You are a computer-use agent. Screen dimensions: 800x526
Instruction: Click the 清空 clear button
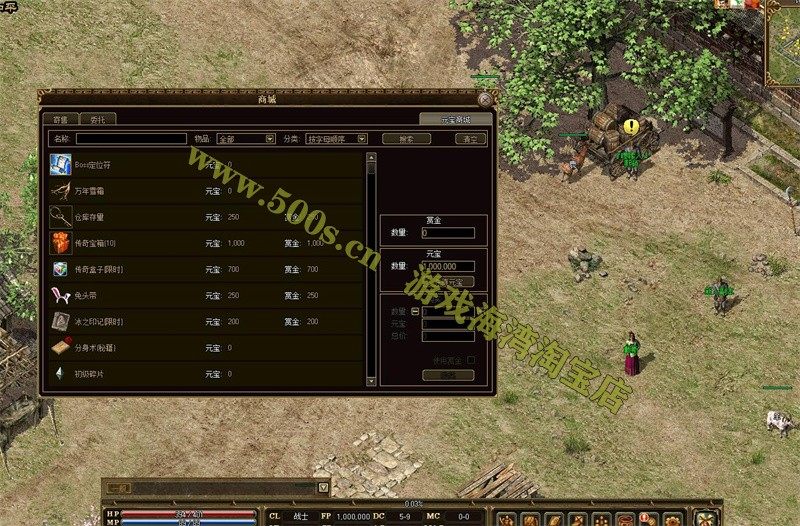click(x=469, y=139)
